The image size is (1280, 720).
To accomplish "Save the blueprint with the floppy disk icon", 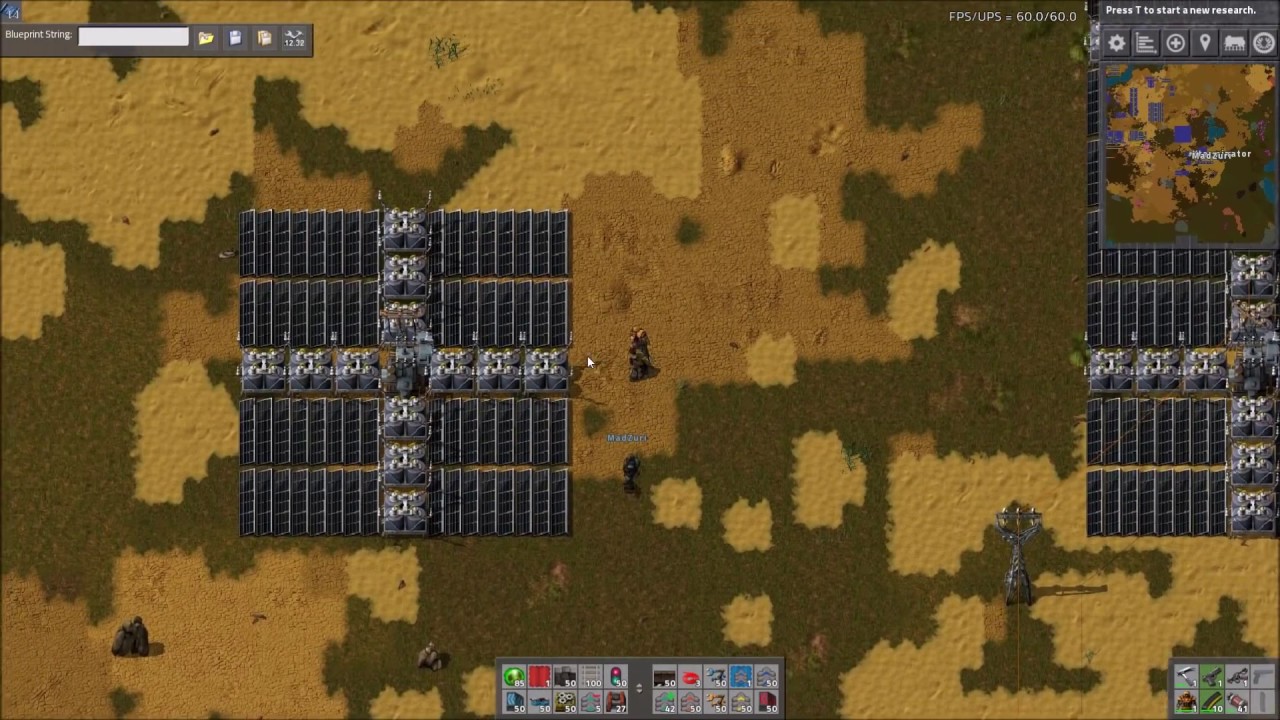I will [x=234, y=38].
